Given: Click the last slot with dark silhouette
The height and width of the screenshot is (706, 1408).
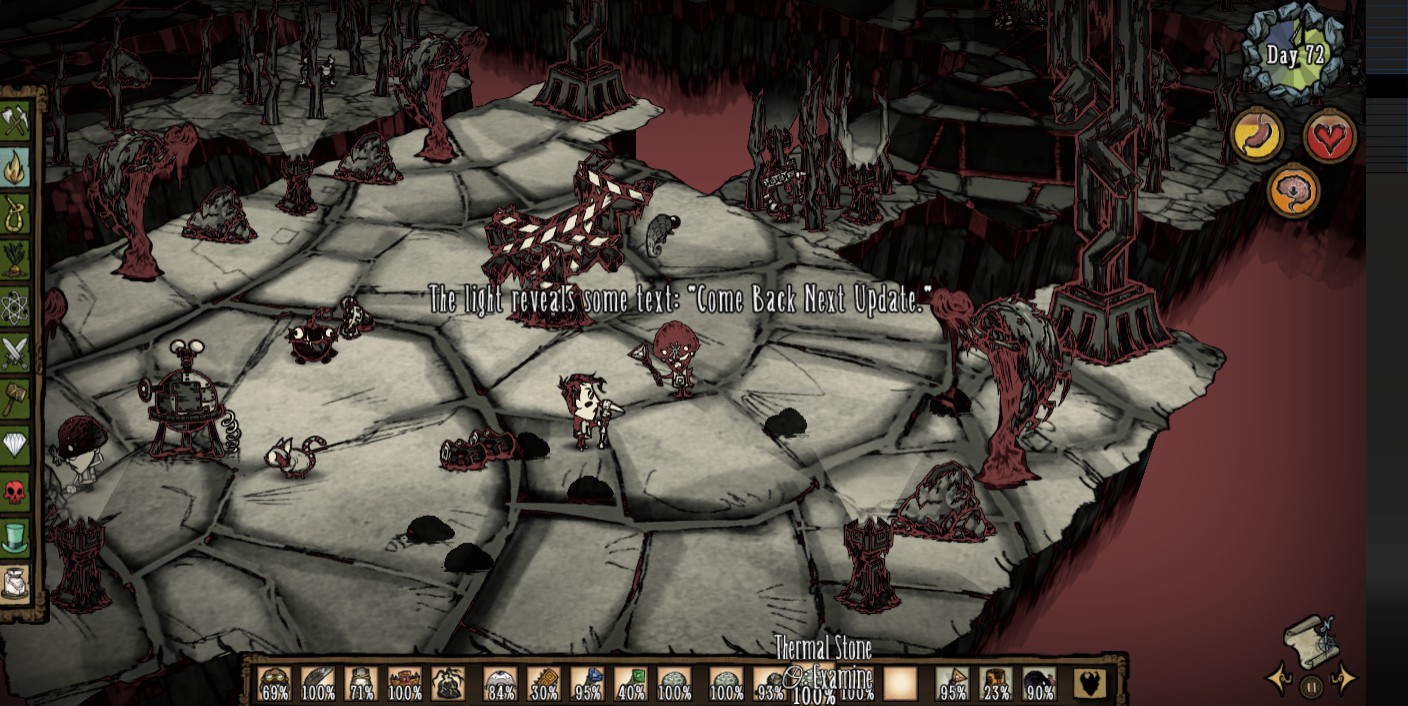Looking at the screenshot, I should (1090, 683).
